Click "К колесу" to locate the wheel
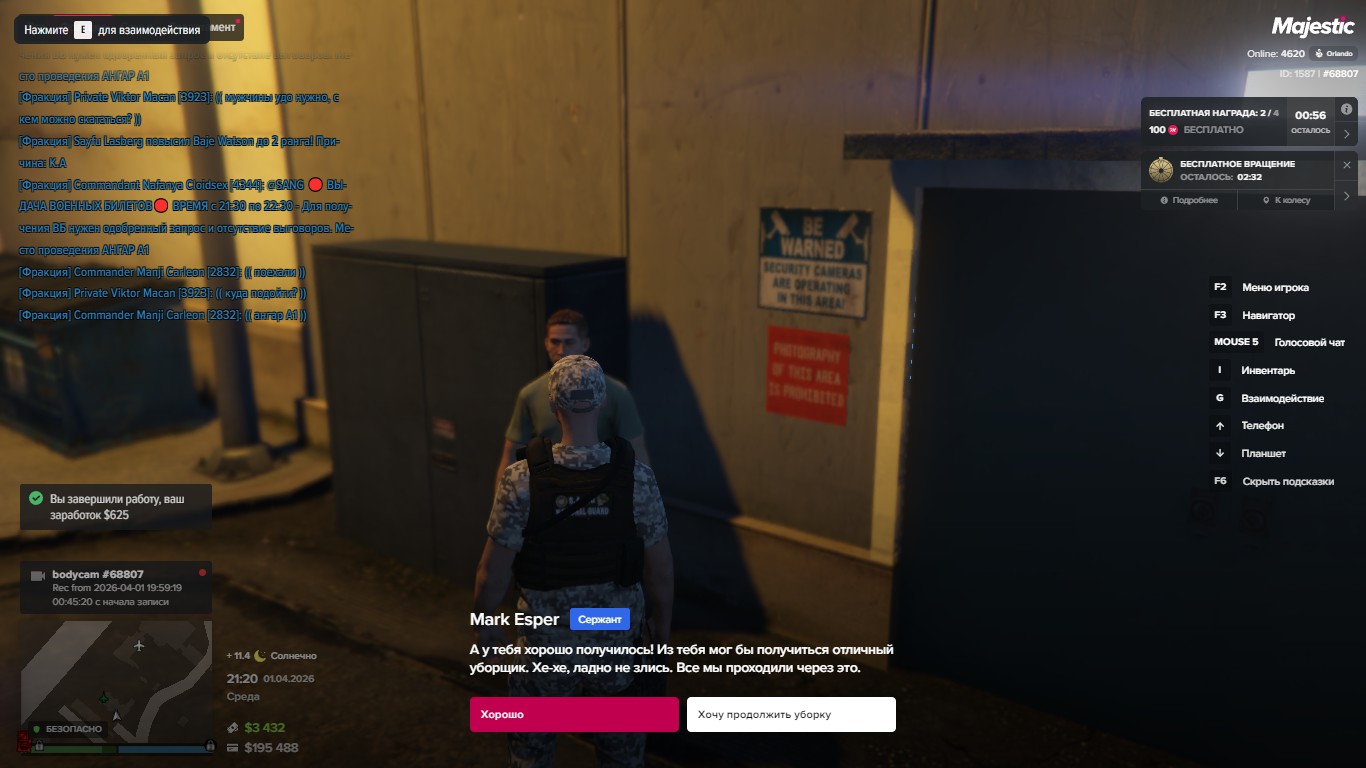 point(1285,200)
